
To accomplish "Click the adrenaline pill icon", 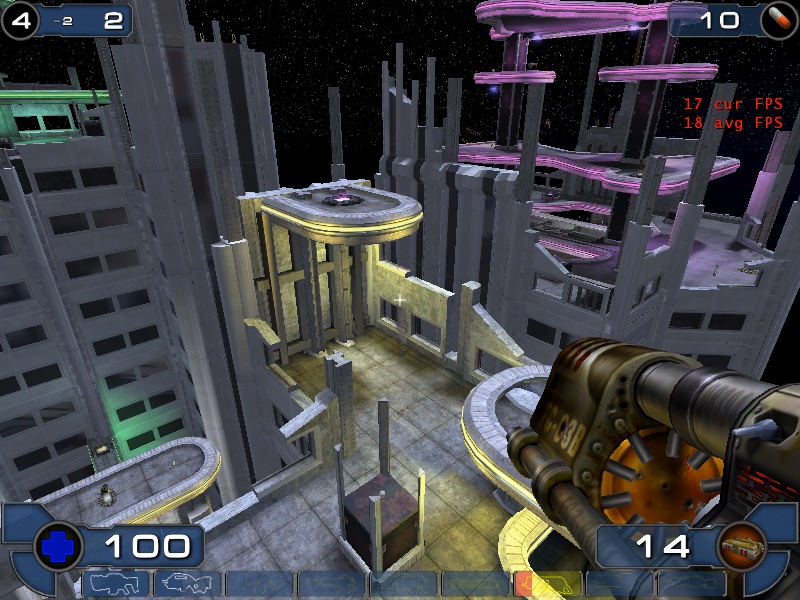I will coord(778,19).
